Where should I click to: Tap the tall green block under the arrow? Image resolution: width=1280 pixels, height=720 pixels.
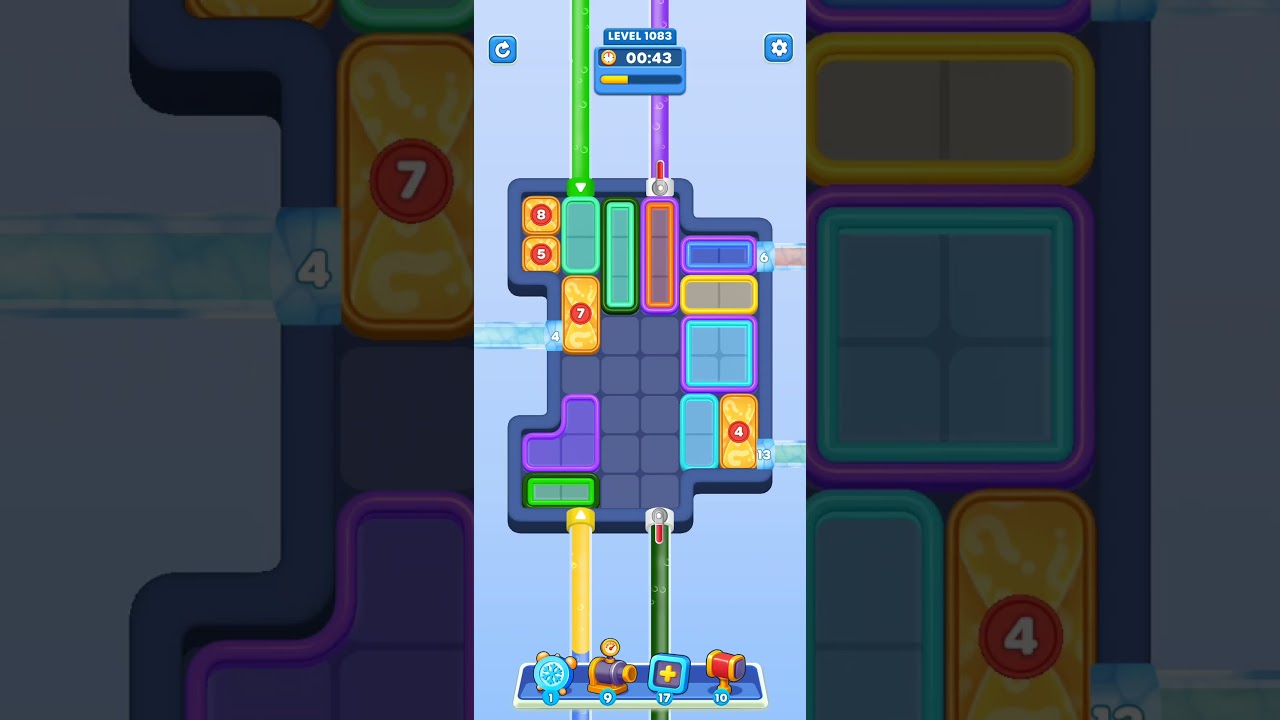(x=579, y=238)
